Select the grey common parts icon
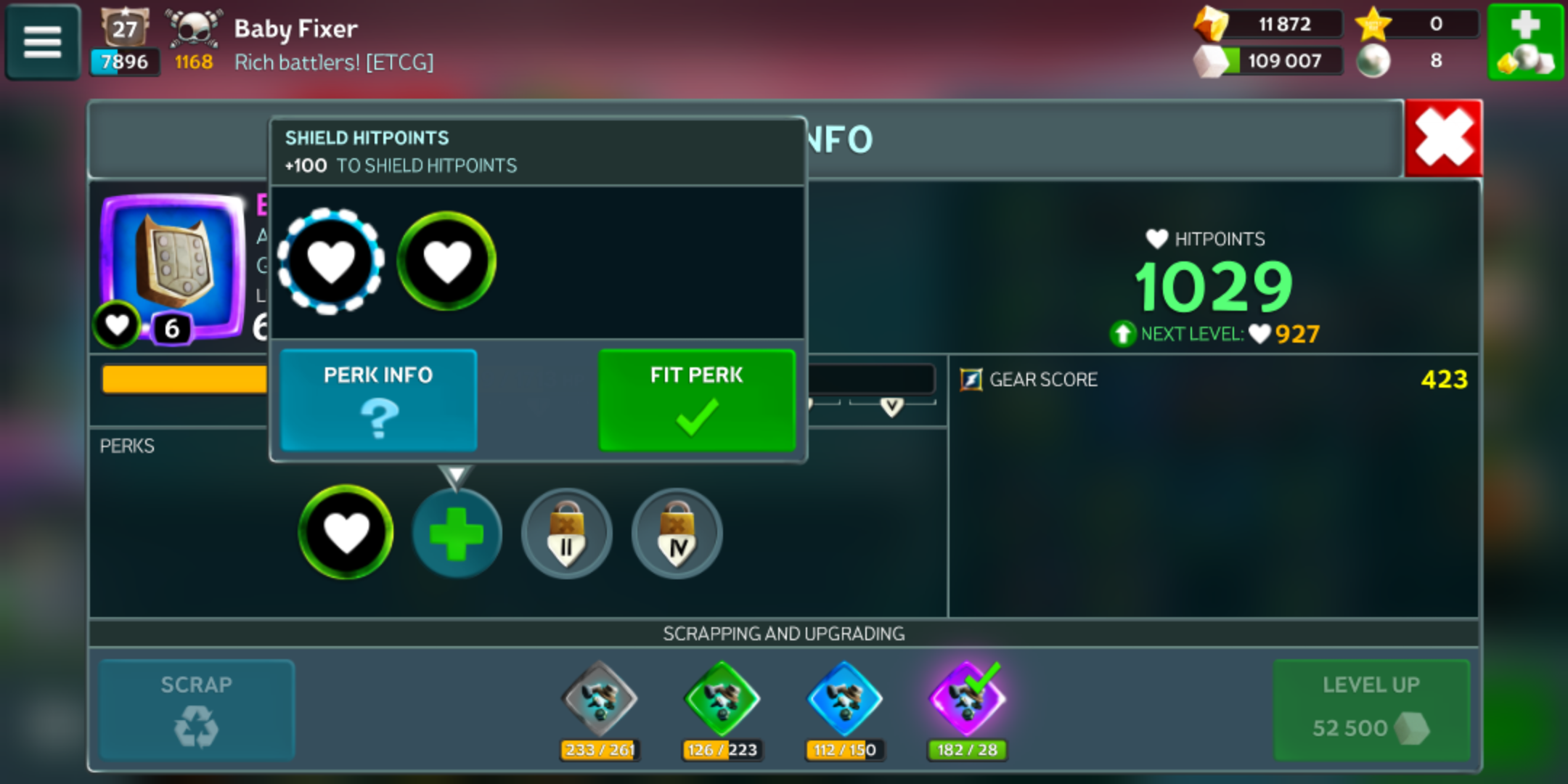 click(x=600, y=699)
